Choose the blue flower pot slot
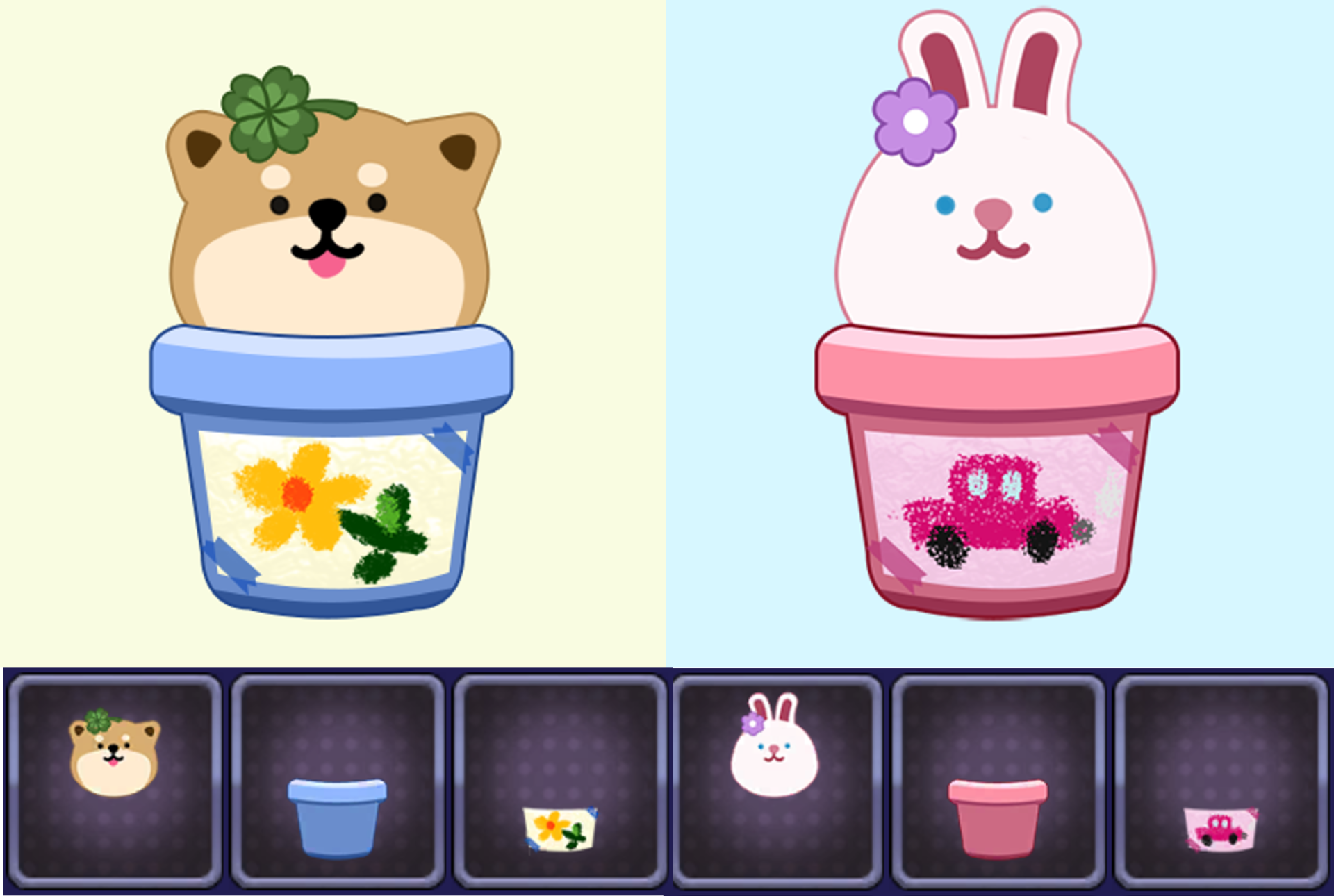The height and width of the screenshot is (896, 1334). (x=338, y=781)
